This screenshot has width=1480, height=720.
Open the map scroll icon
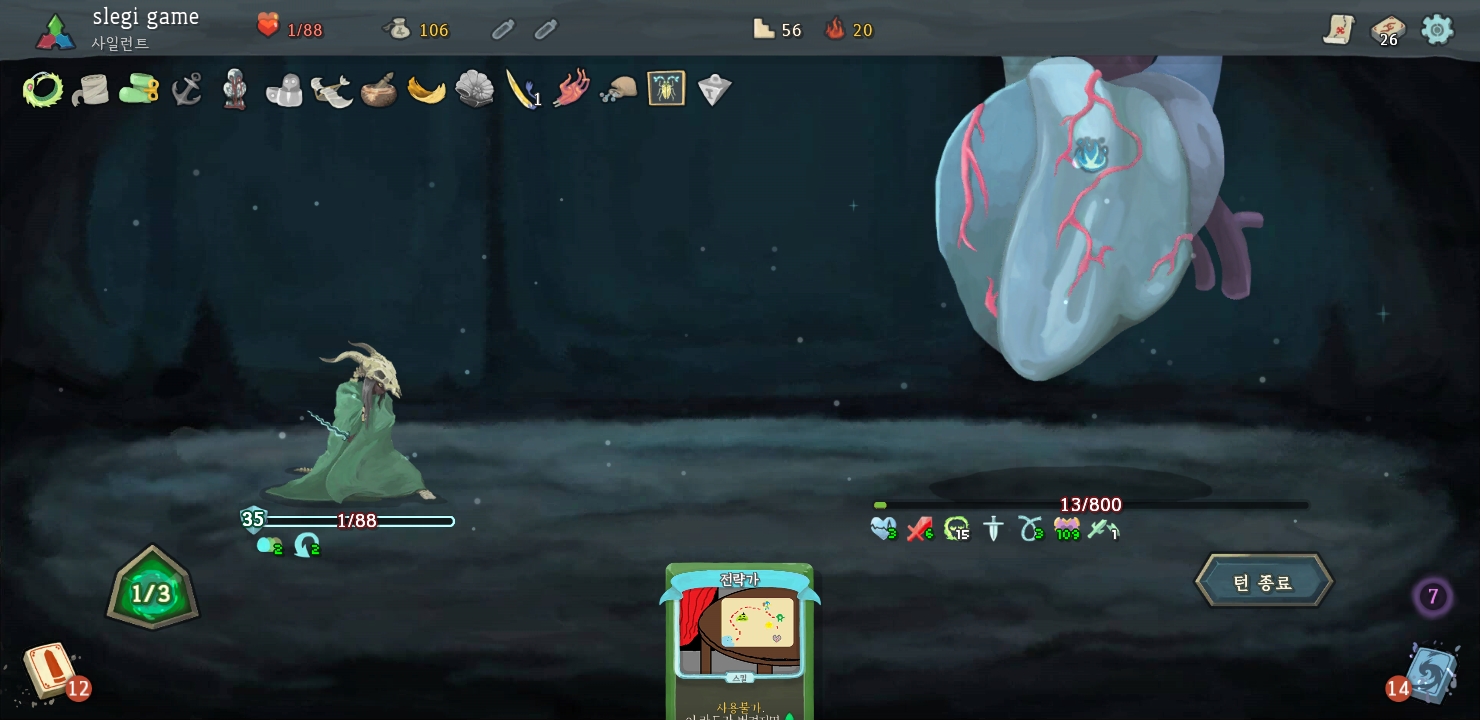(1338, 30)
